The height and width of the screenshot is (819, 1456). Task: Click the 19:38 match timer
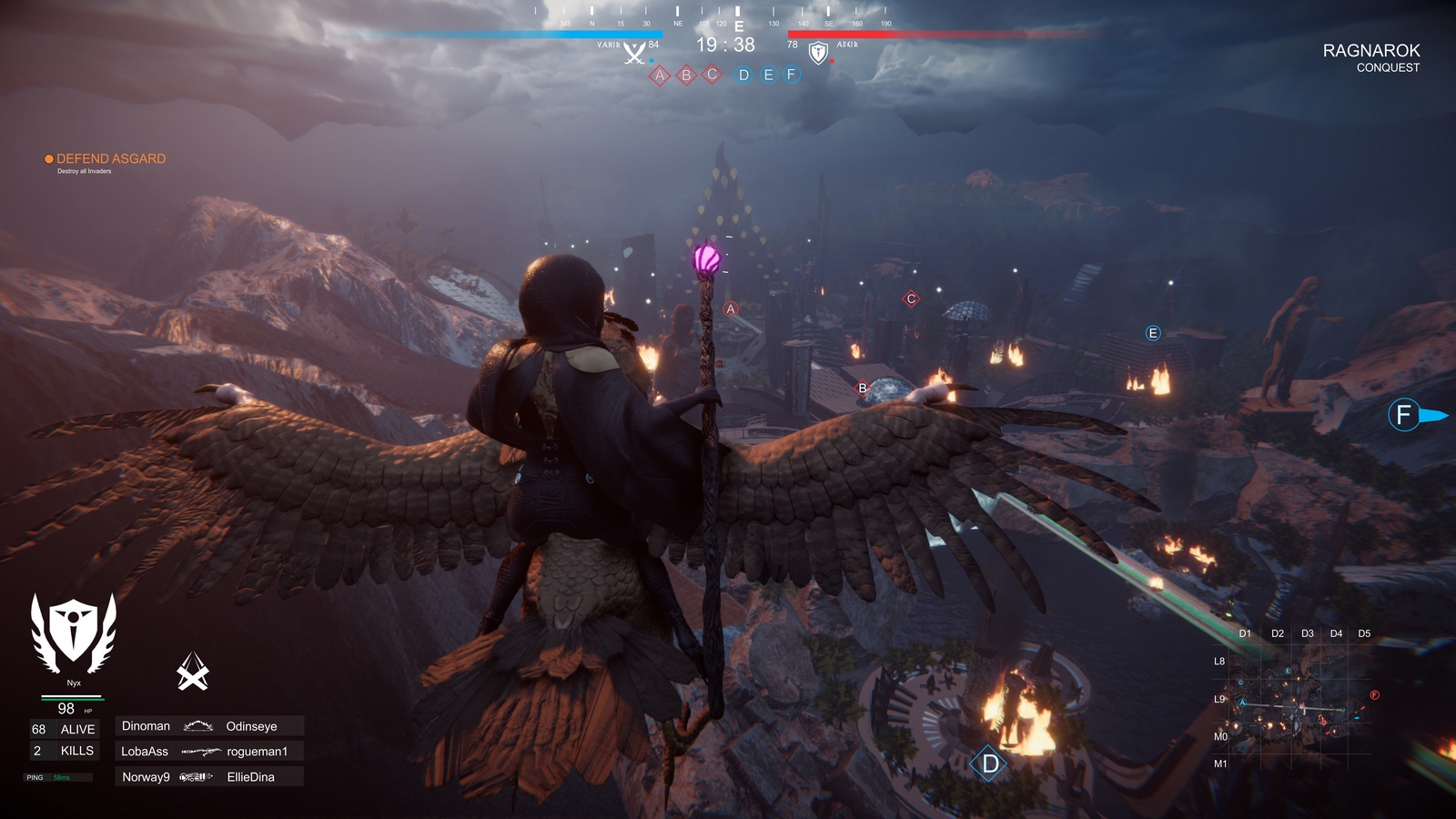pyautogui.click(x=723, y=44)
